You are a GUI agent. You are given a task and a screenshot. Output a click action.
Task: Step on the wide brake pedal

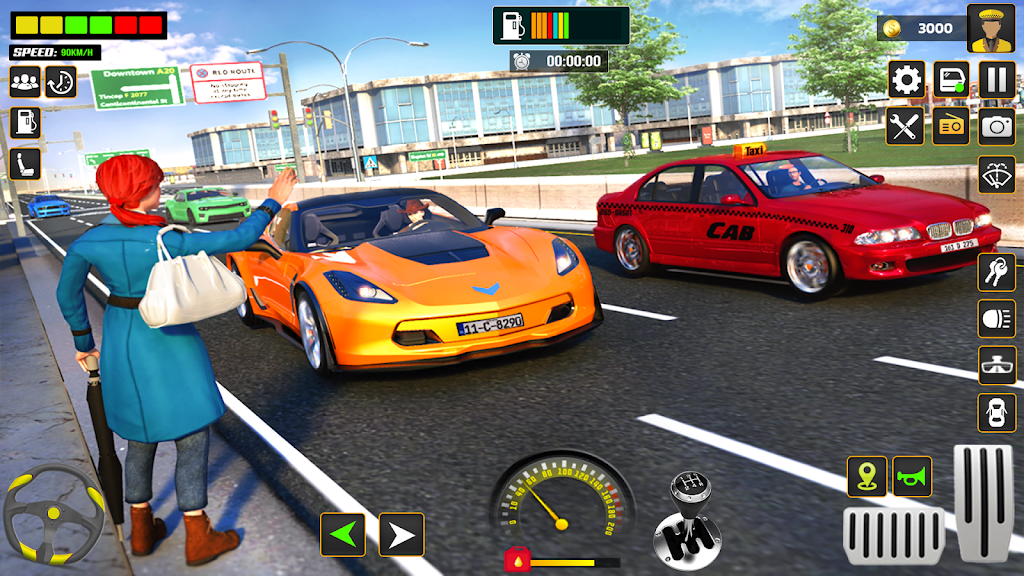(x=893, y=535)
